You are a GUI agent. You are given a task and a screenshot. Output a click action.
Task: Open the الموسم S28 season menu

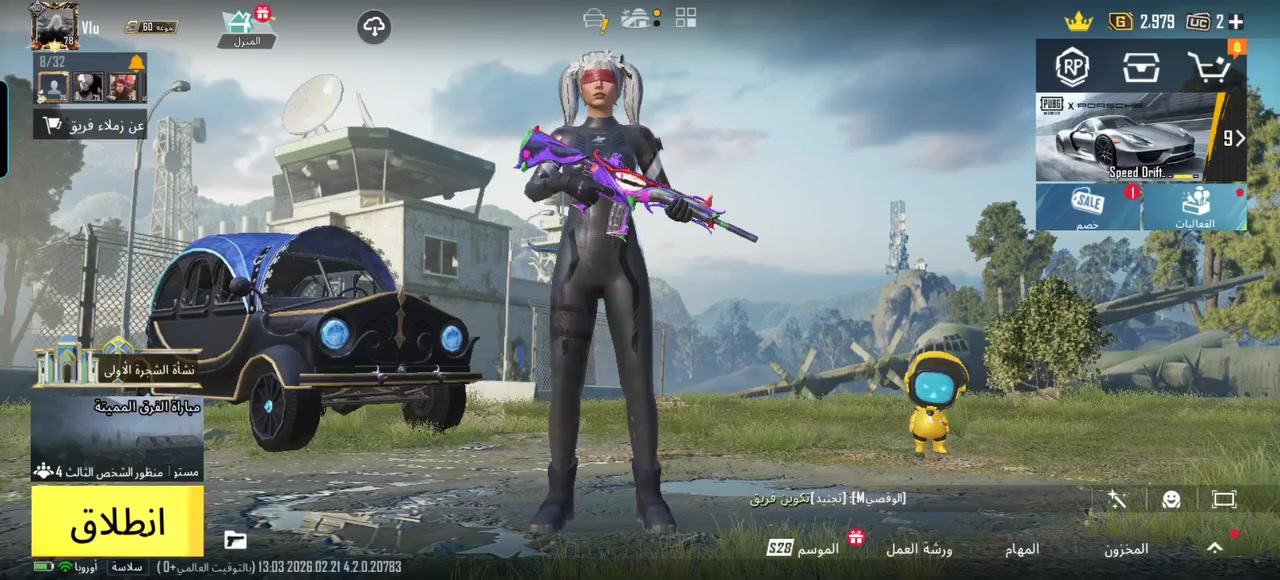coord(805,548)
